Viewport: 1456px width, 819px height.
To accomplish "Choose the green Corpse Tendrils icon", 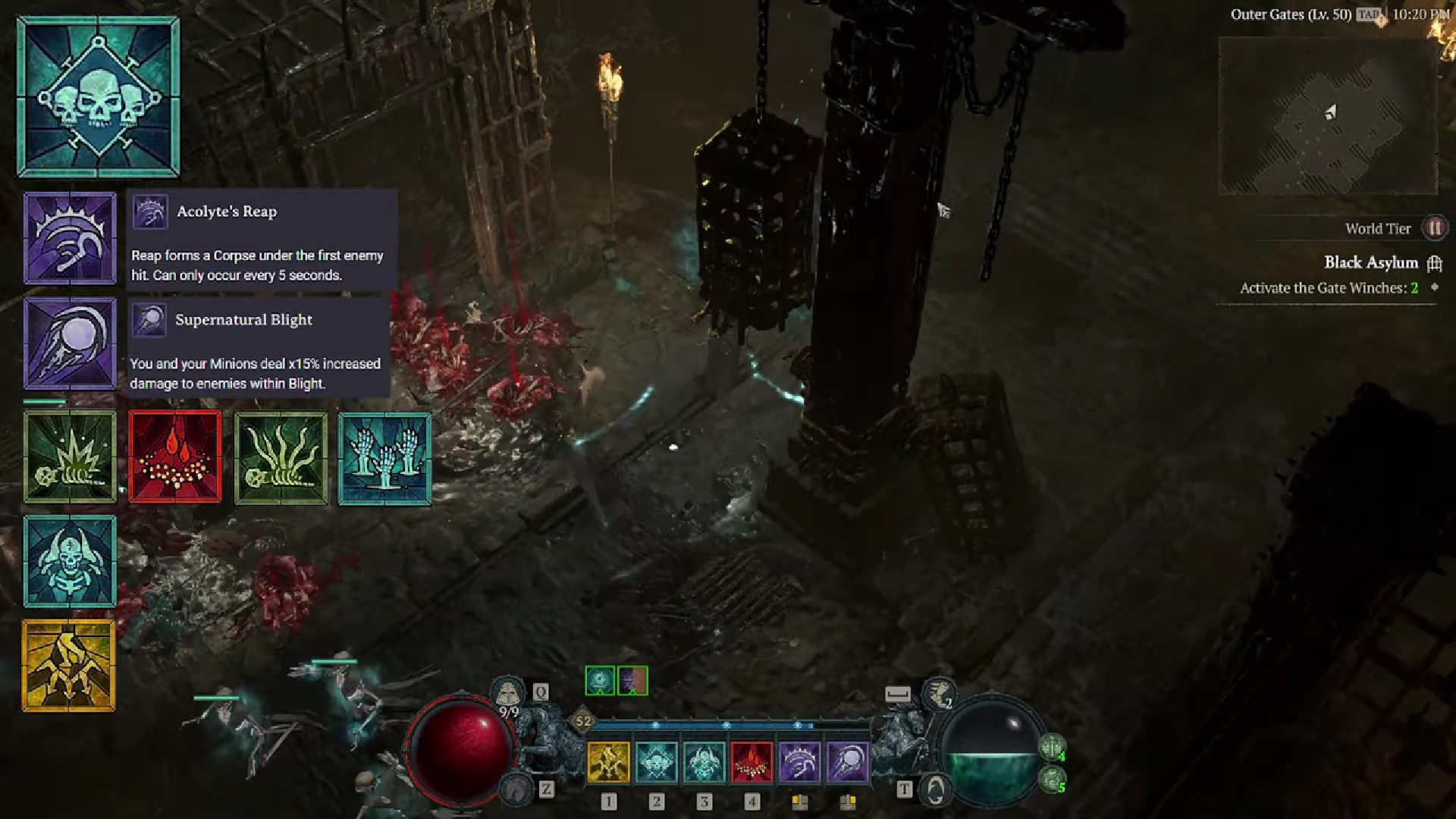I will click(x=281, y=457).
